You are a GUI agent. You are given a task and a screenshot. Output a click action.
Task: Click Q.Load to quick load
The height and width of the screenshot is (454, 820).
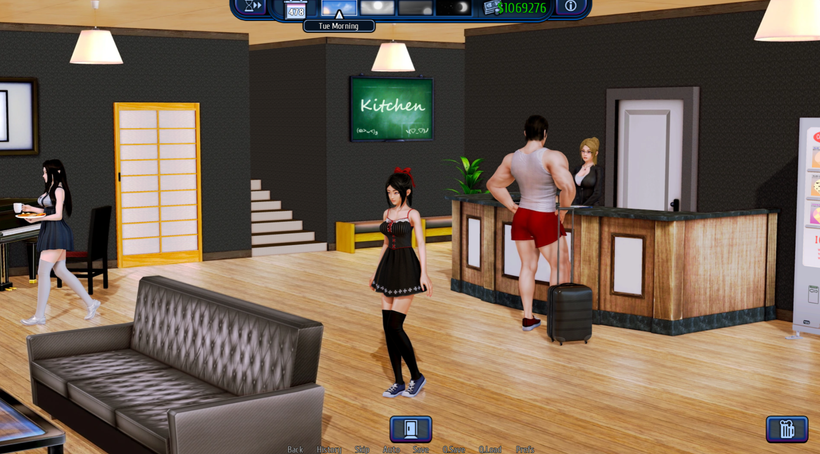coord(490,449)
